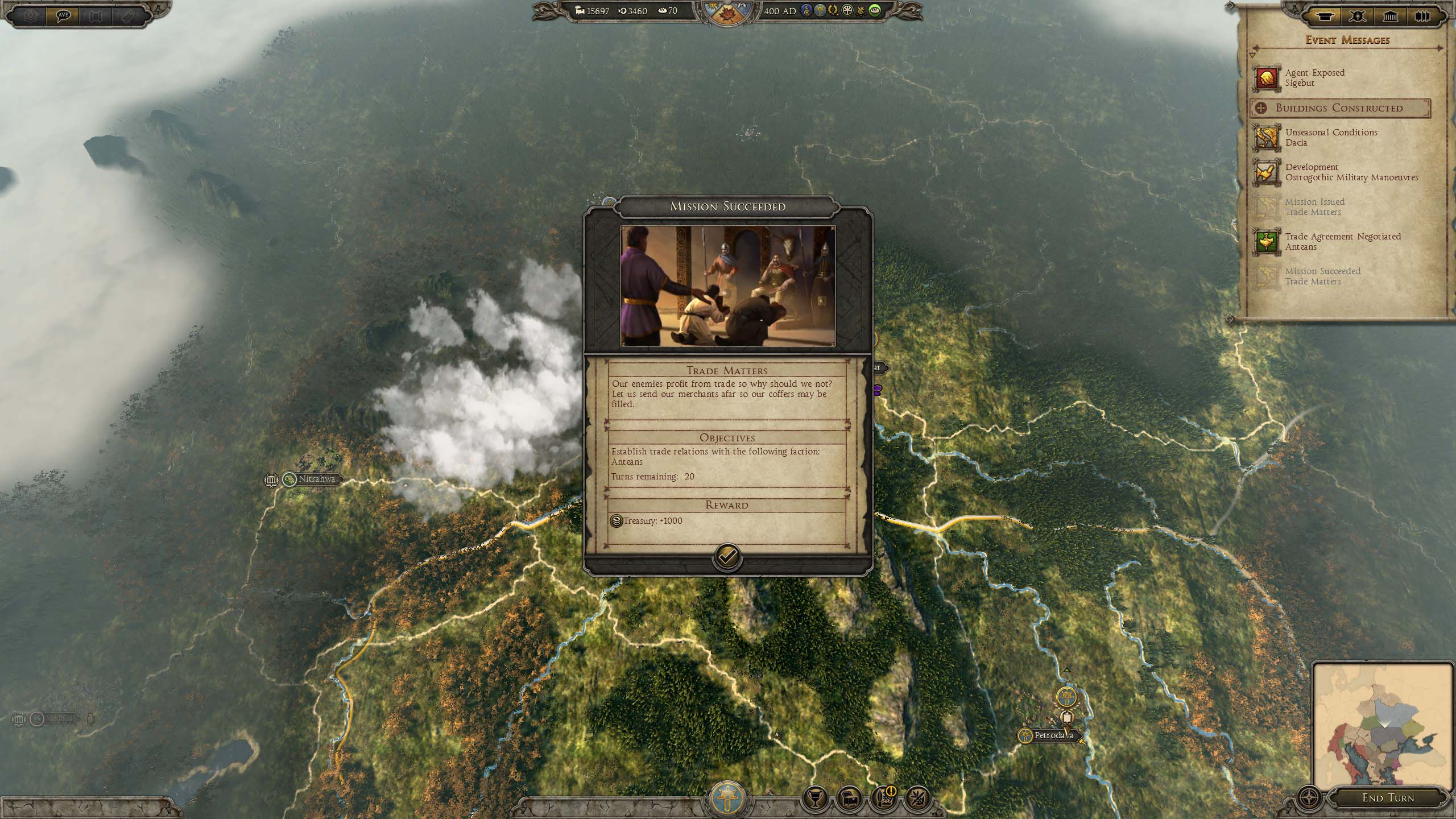Toggle the AVE speech bubble advisor button
Image resolution: width=1456 pixels, height=819 pixels.
(64, 15)
